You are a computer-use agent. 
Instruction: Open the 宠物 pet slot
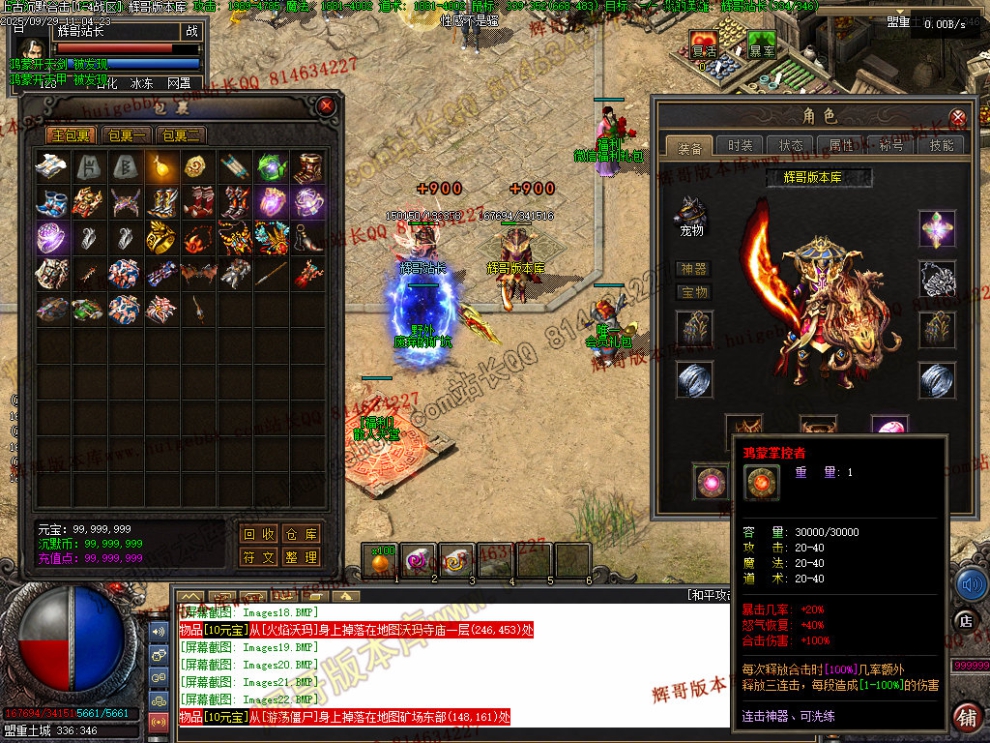pyautogui.click(x=690, y=213)
